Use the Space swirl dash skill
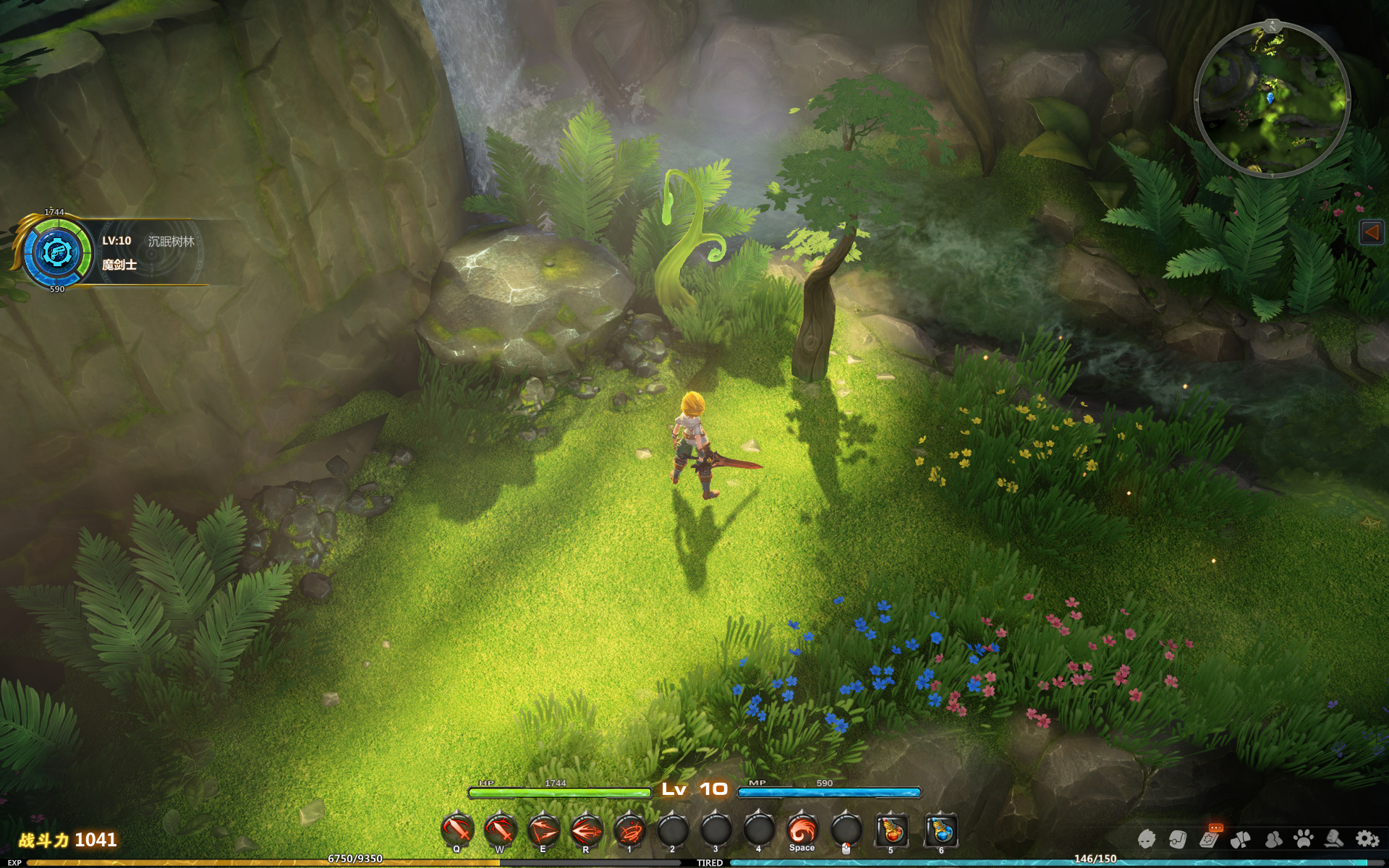This screenshot has height=868, width=1389. coord(802,830)
